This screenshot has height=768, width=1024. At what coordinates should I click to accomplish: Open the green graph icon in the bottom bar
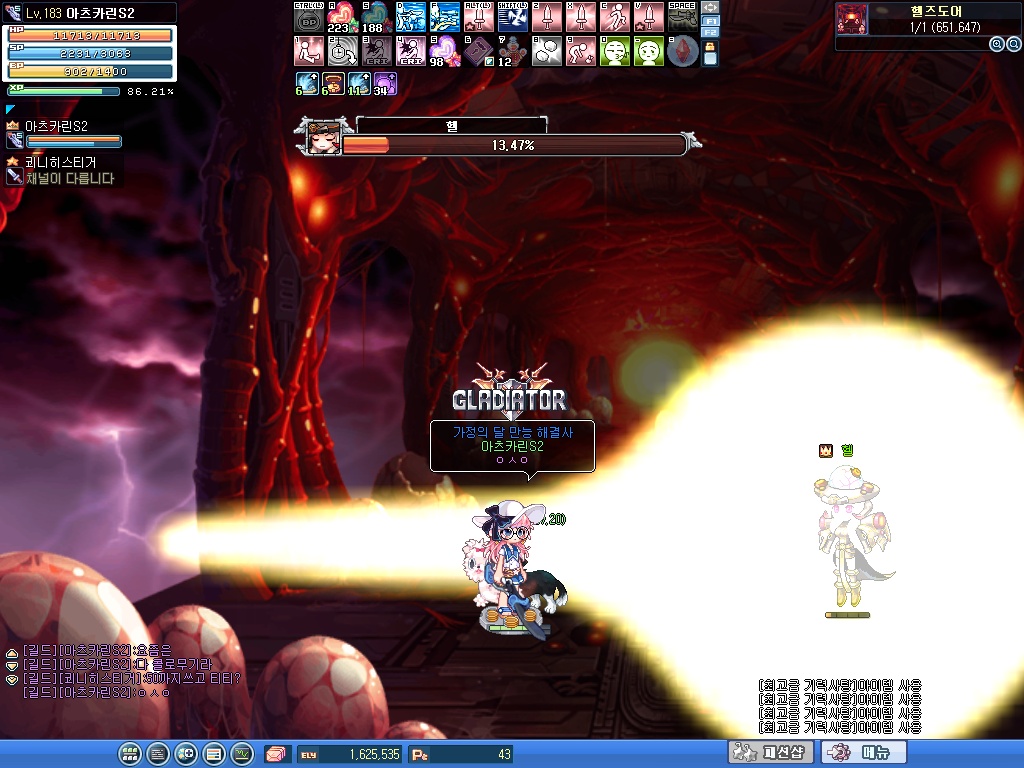point(242,754)
